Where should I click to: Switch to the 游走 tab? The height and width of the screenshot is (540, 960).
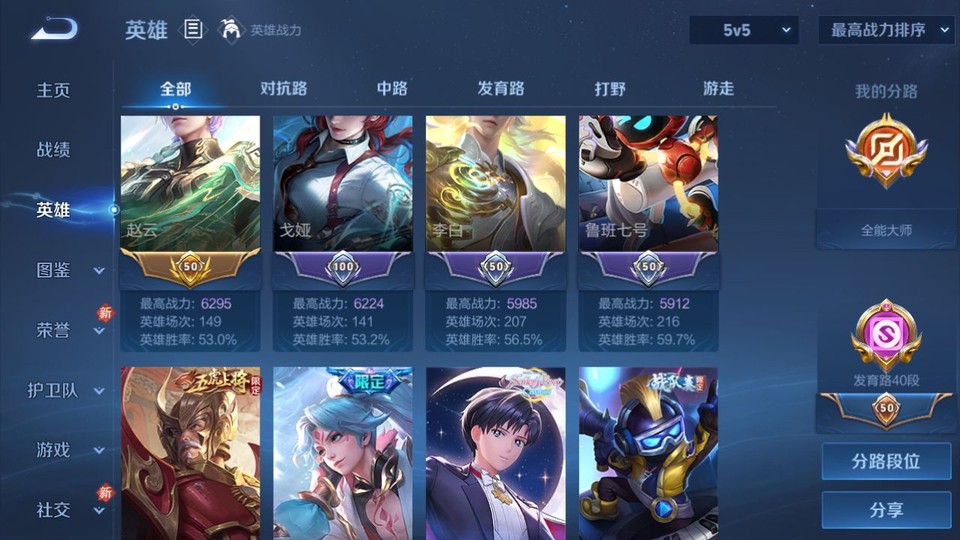click(718, 89)
